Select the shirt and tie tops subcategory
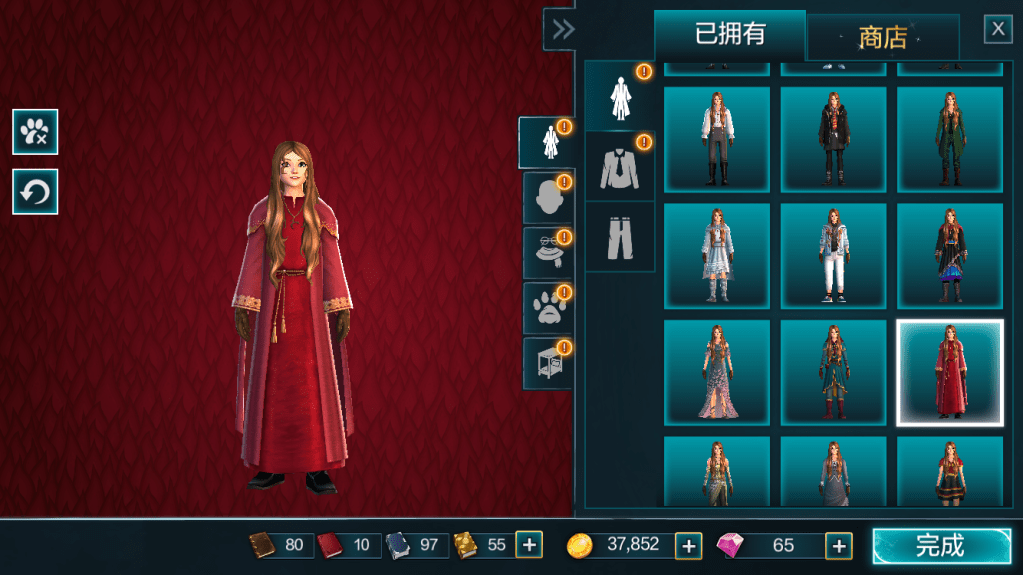 620,167
